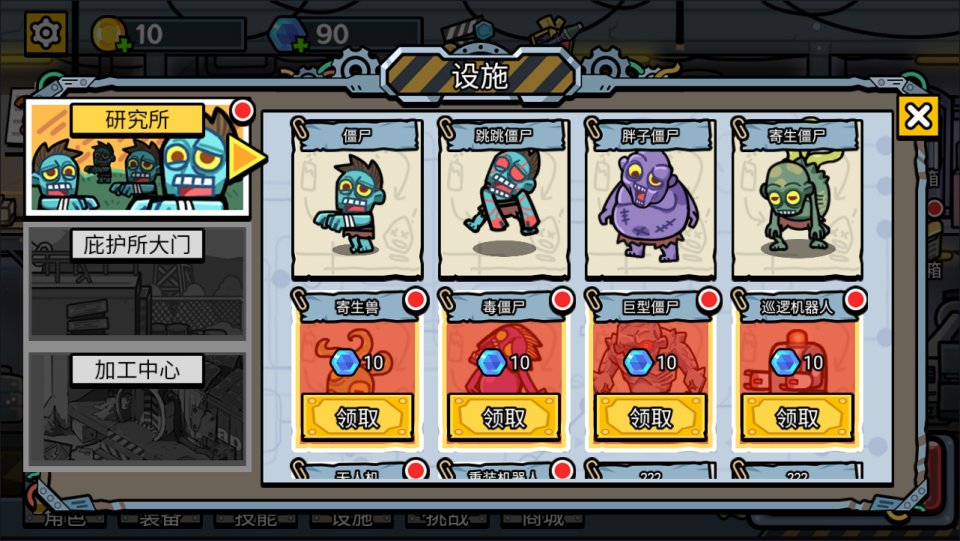
Task: Switch to the 庇护所大门 tab
Action: coord(137,283)
